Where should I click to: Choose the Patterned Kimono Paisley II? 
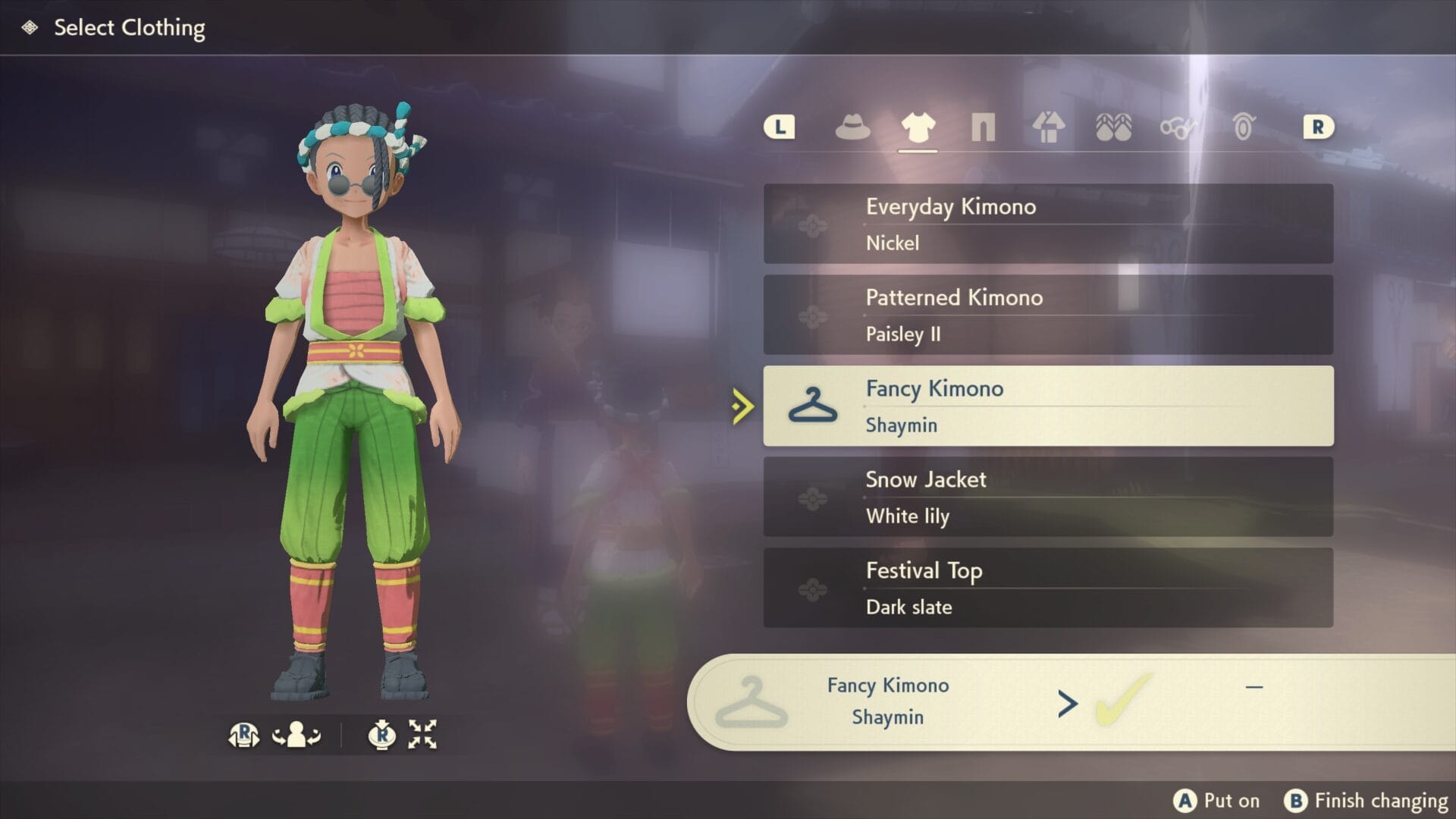tap(1047, 315)
